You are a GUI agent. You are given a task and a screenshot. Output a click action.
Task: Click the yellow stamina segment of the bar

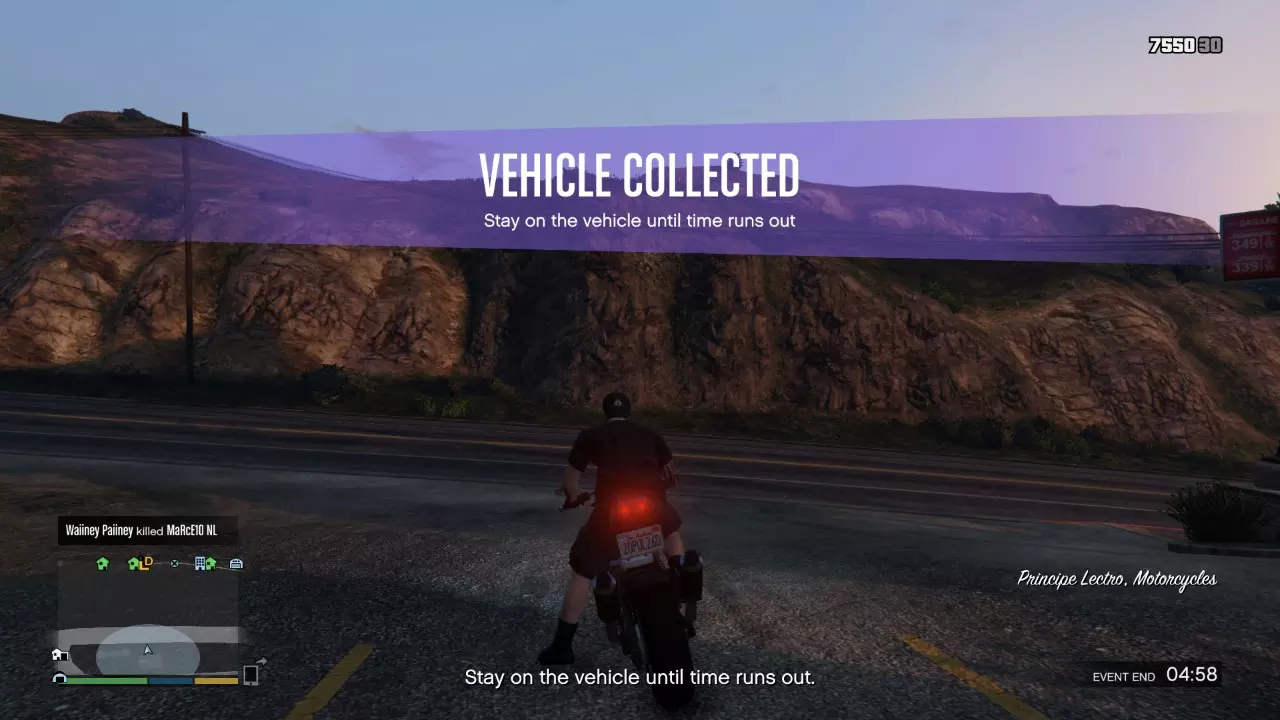tap(215, 681)
